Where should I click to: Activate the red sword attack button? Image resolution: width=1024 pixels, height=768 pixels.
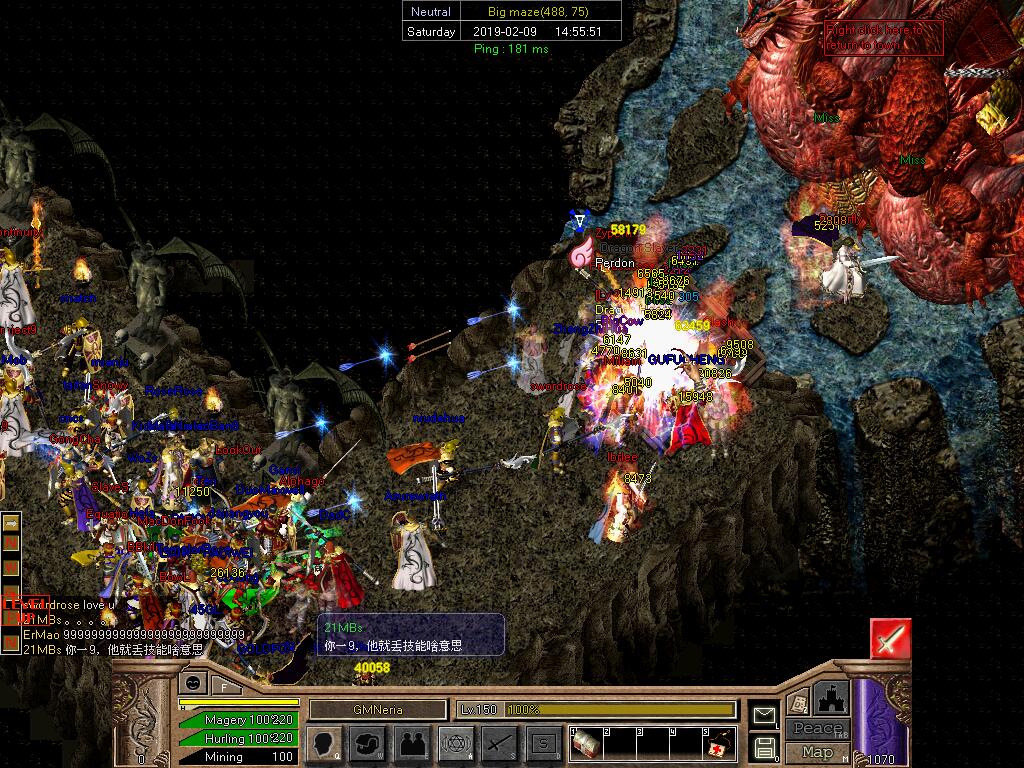click(889, 638)
